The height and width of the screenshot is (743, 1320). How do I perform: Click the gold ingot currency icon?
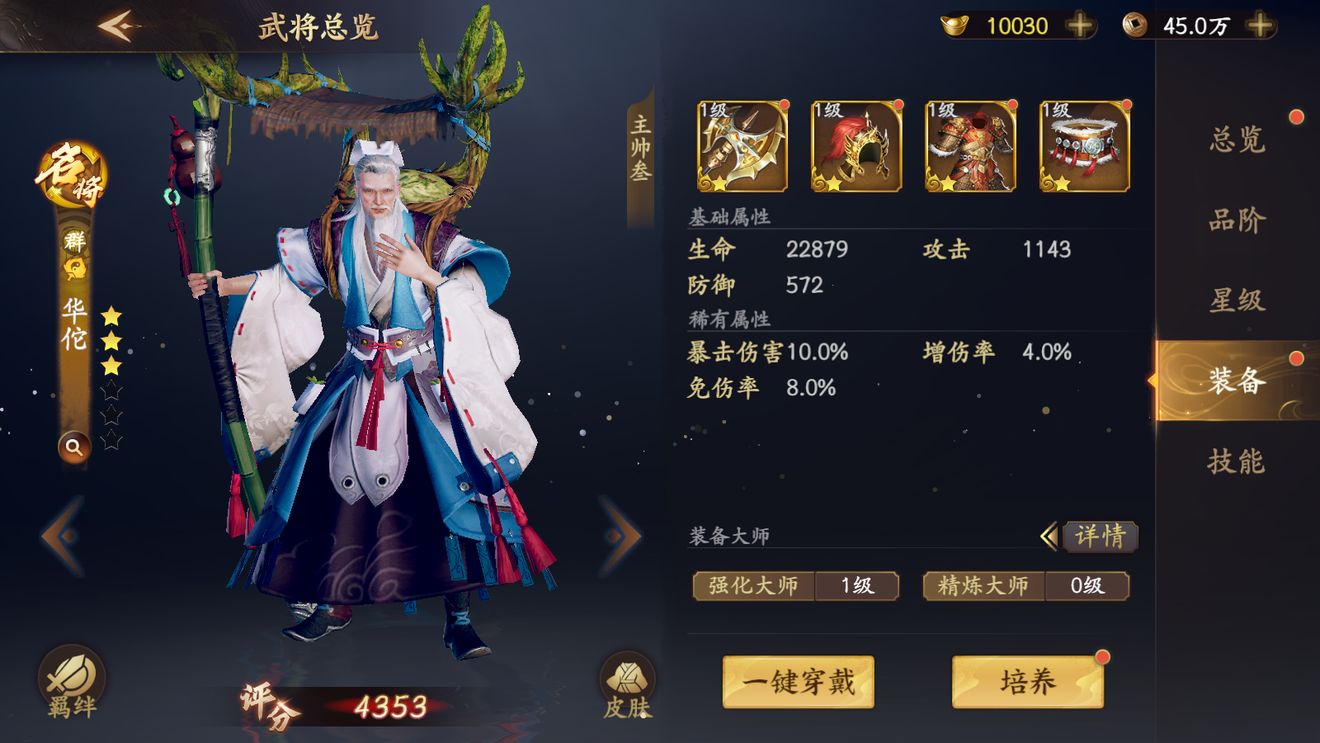955,24
